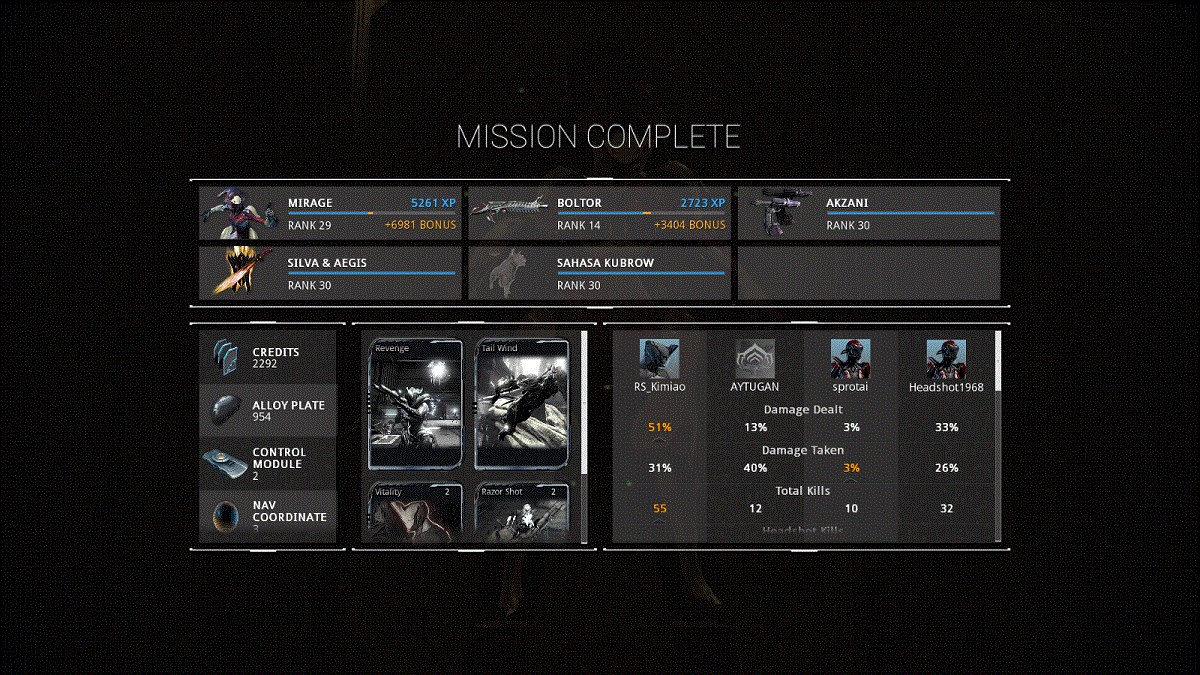
Task: Select the Boltor weapon XP panel
Action: (599, 214)
